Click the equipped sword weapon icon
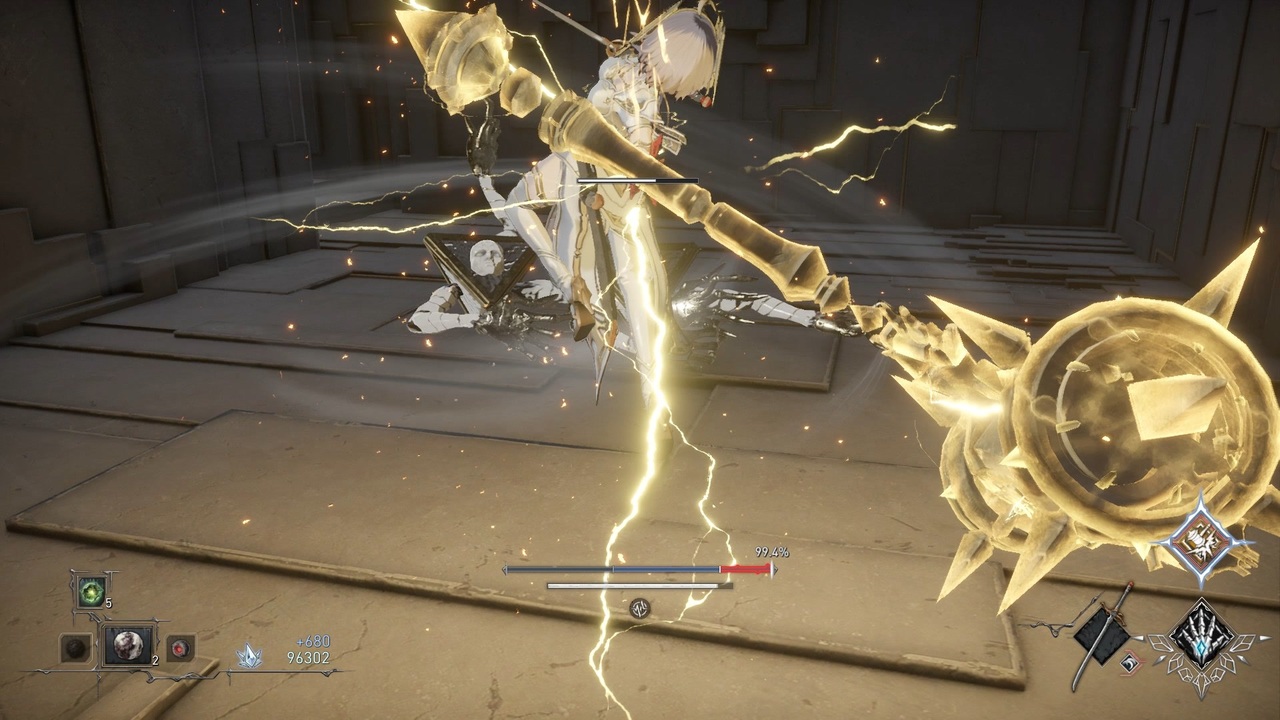1280x720 pixels. 1104,632
